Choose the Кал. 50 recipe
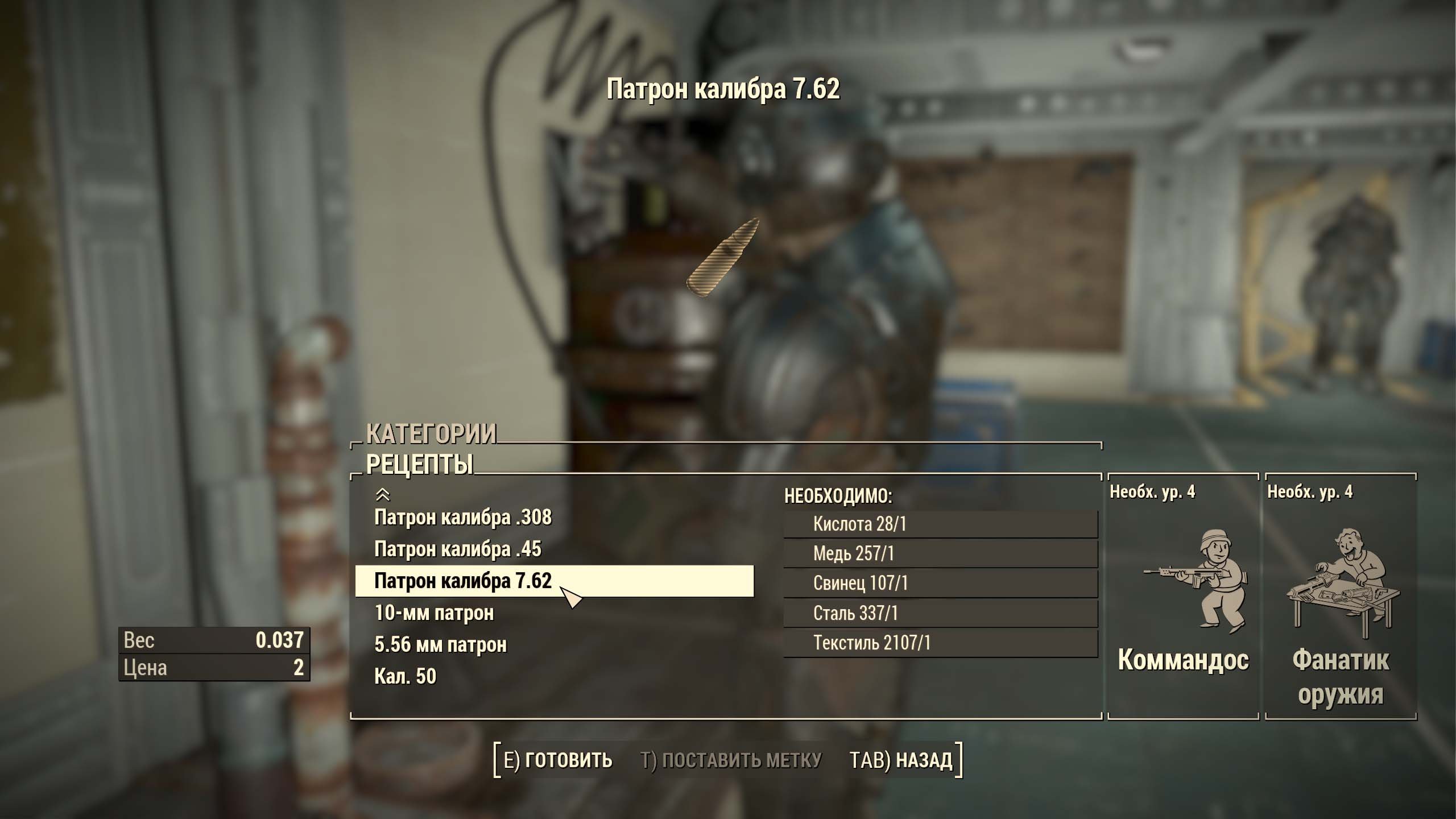1456x819 pixels. point(405,676)
